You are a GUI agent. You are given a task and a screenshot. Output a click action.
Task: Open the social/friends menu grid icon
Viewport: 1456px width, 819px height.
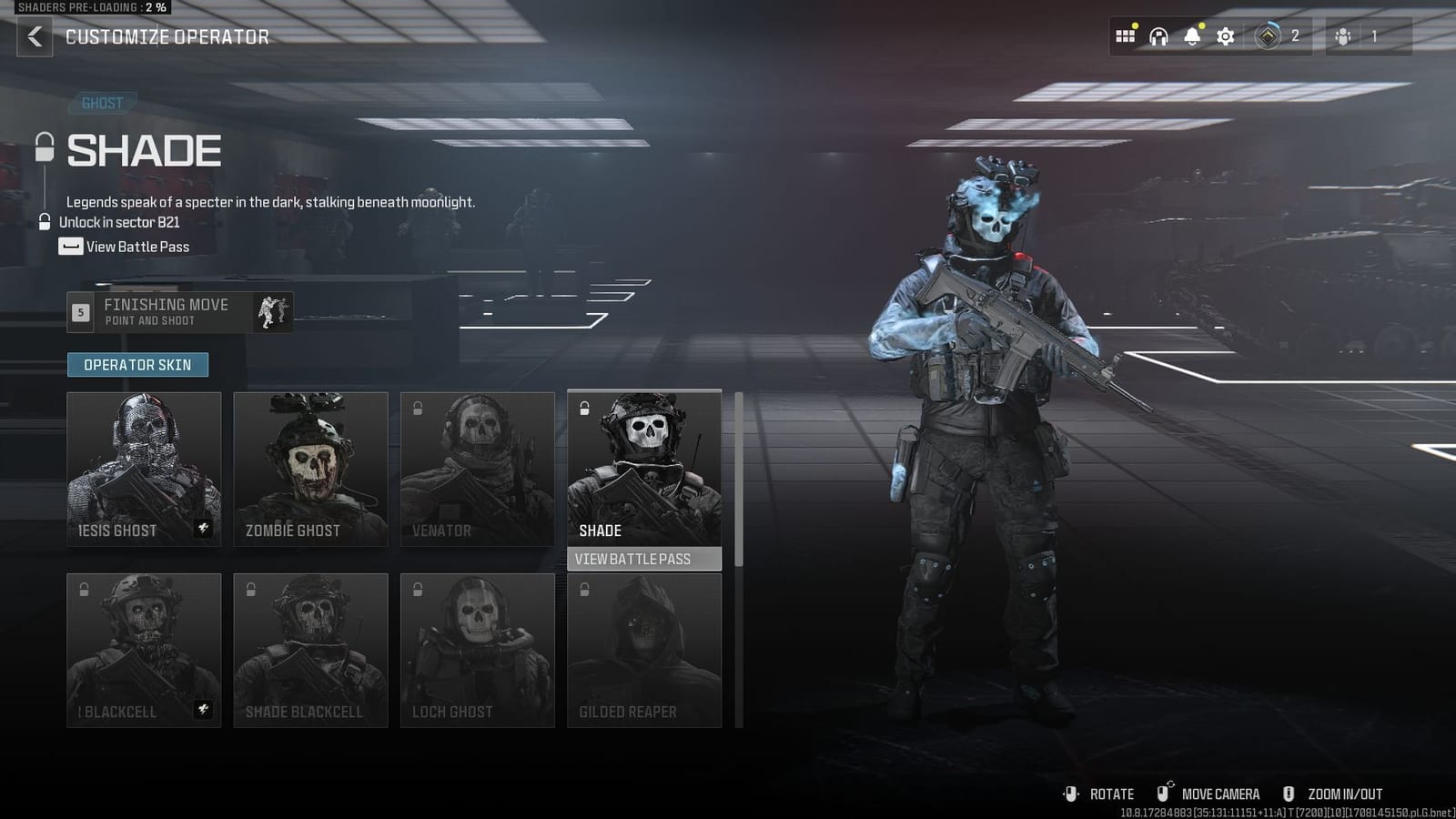tap(1126, 36)
